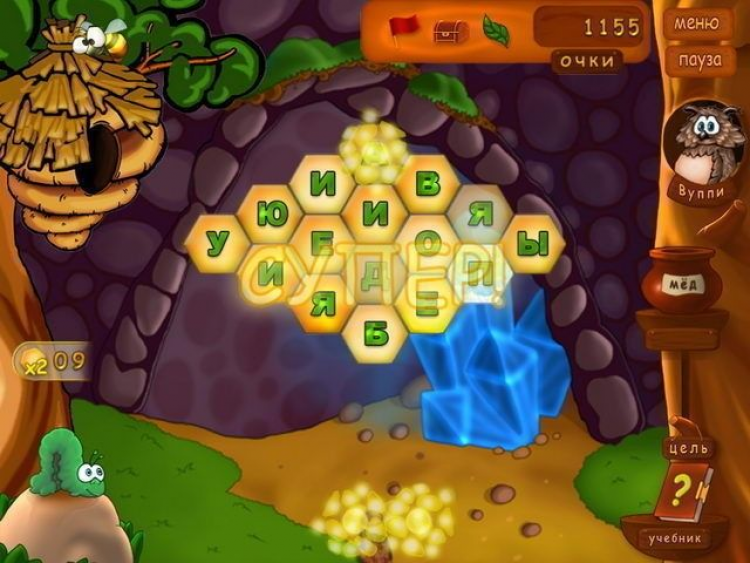Image resolution: width=750 pixels, height=563 pixels.
Task: Click the green leaf icon
Action: (x=496, y=30)
